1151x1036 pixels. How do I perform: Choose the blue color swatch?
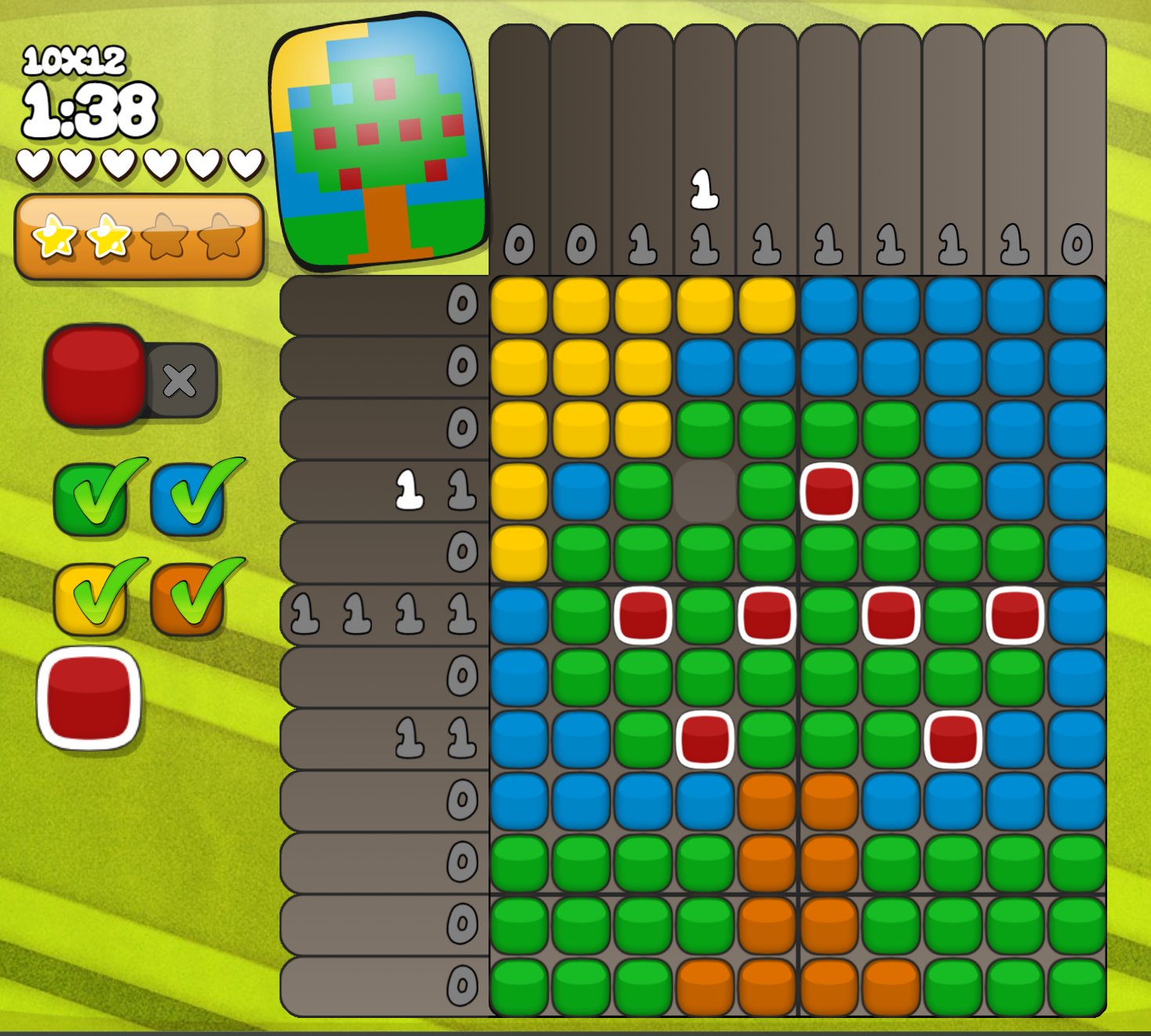point(188,498)
